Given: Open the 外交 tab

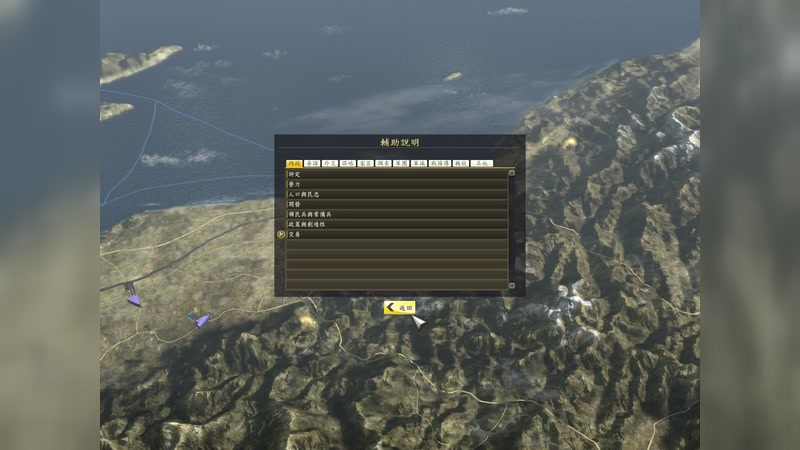Looking at the screenshot, I should point(330,163).
